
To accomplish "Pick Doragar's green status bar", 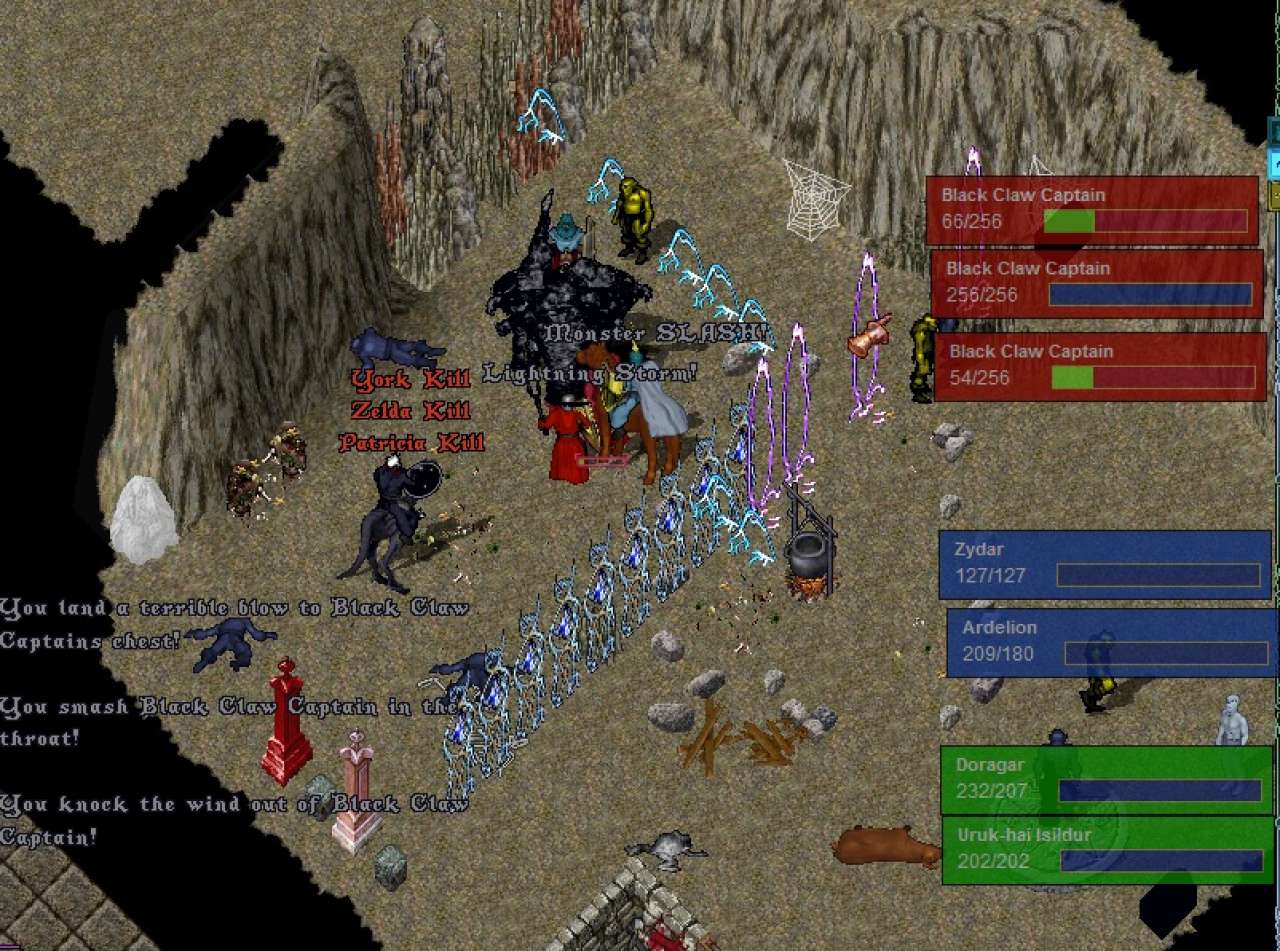I will (x=1106, y=779).
